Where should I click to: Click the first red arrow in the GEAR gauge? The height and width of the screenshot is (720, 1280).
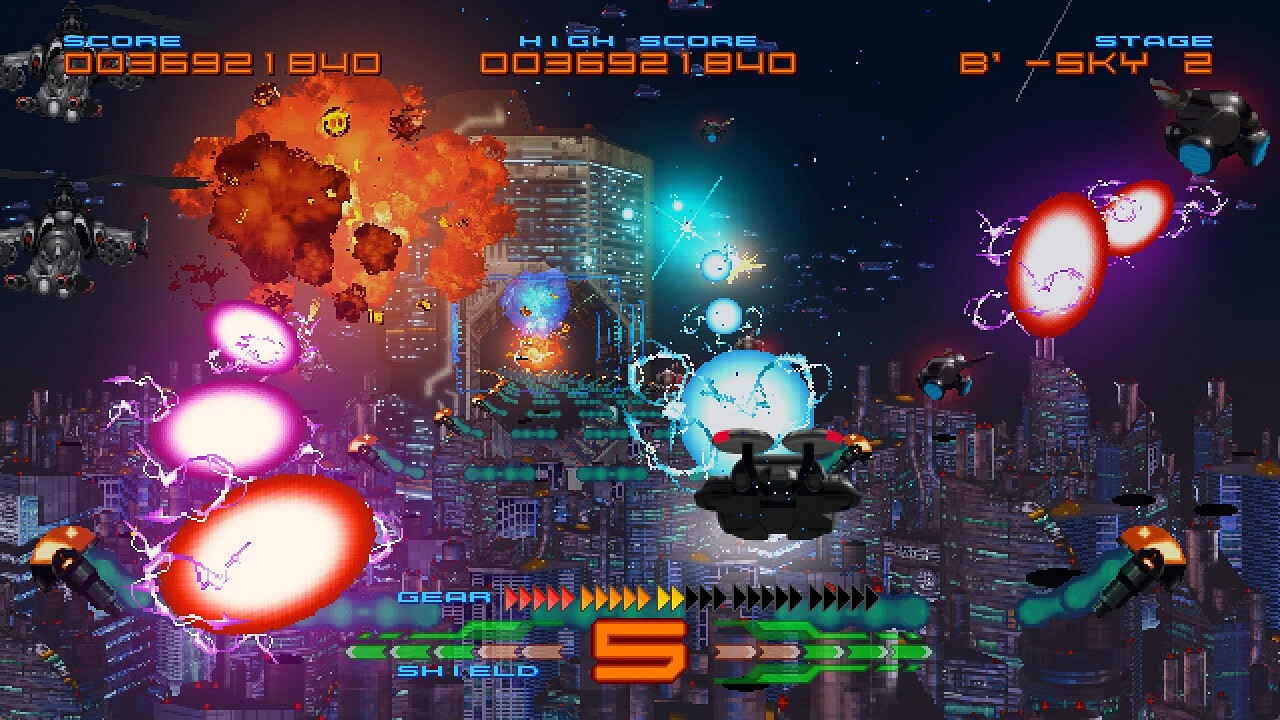[x=510, y=596]
